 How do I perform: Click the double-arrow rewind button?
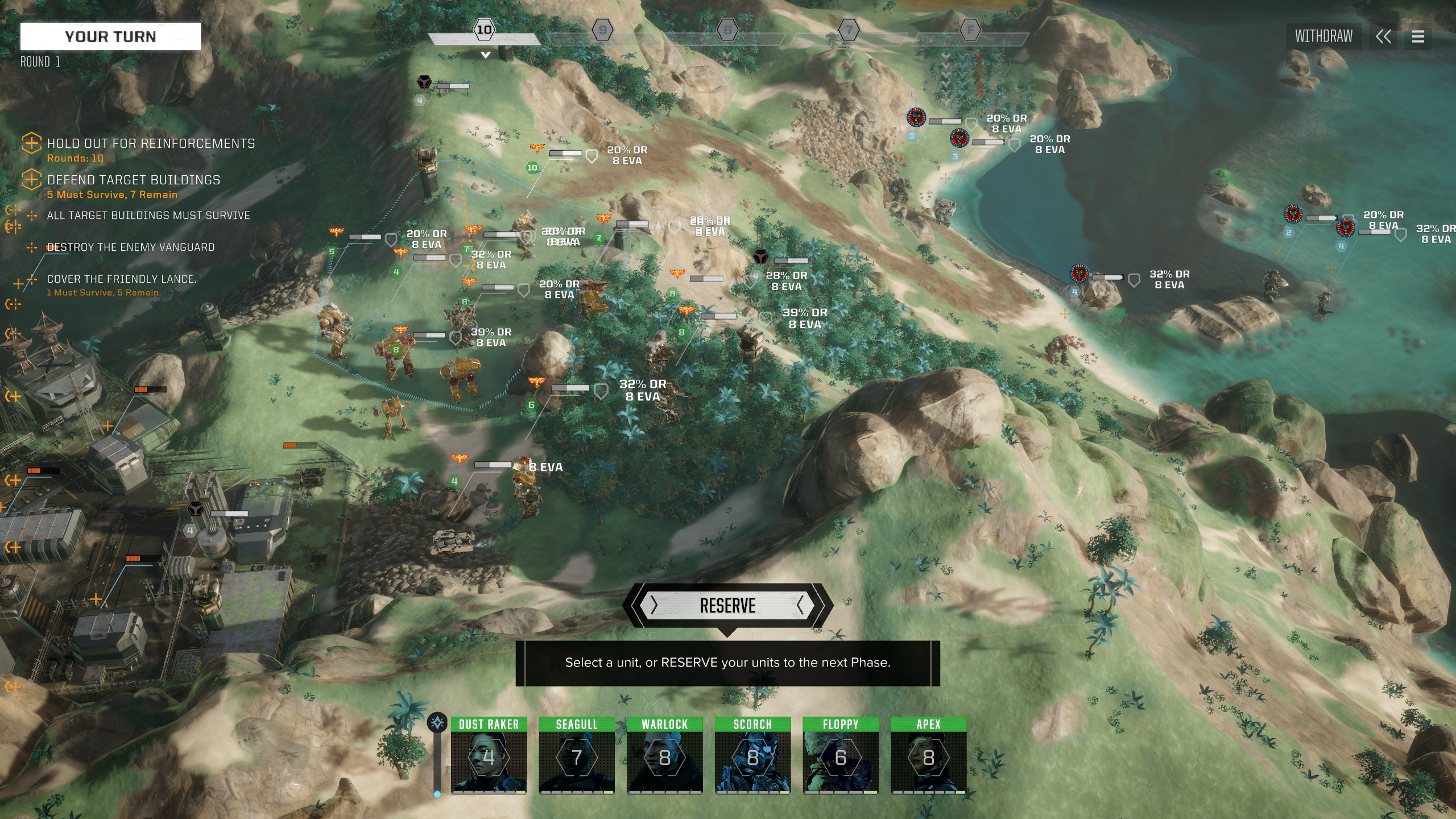pyautogui.click(x=1383, y=37)
